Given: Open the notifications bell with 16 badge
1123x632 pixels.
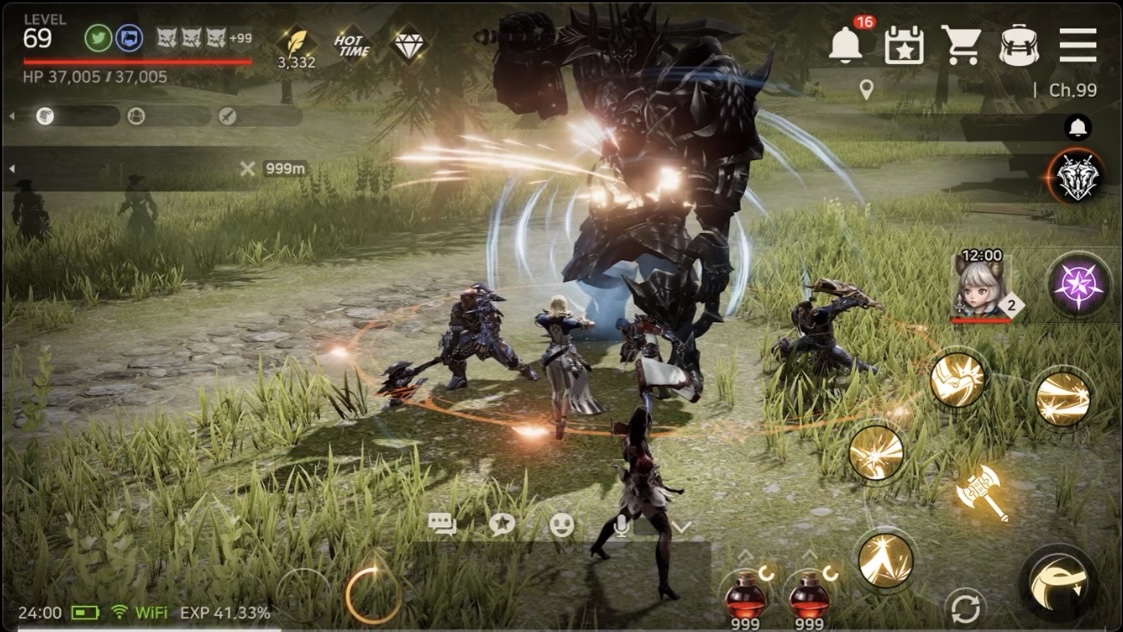Looking at the screenshot, I should pos(846,44).
